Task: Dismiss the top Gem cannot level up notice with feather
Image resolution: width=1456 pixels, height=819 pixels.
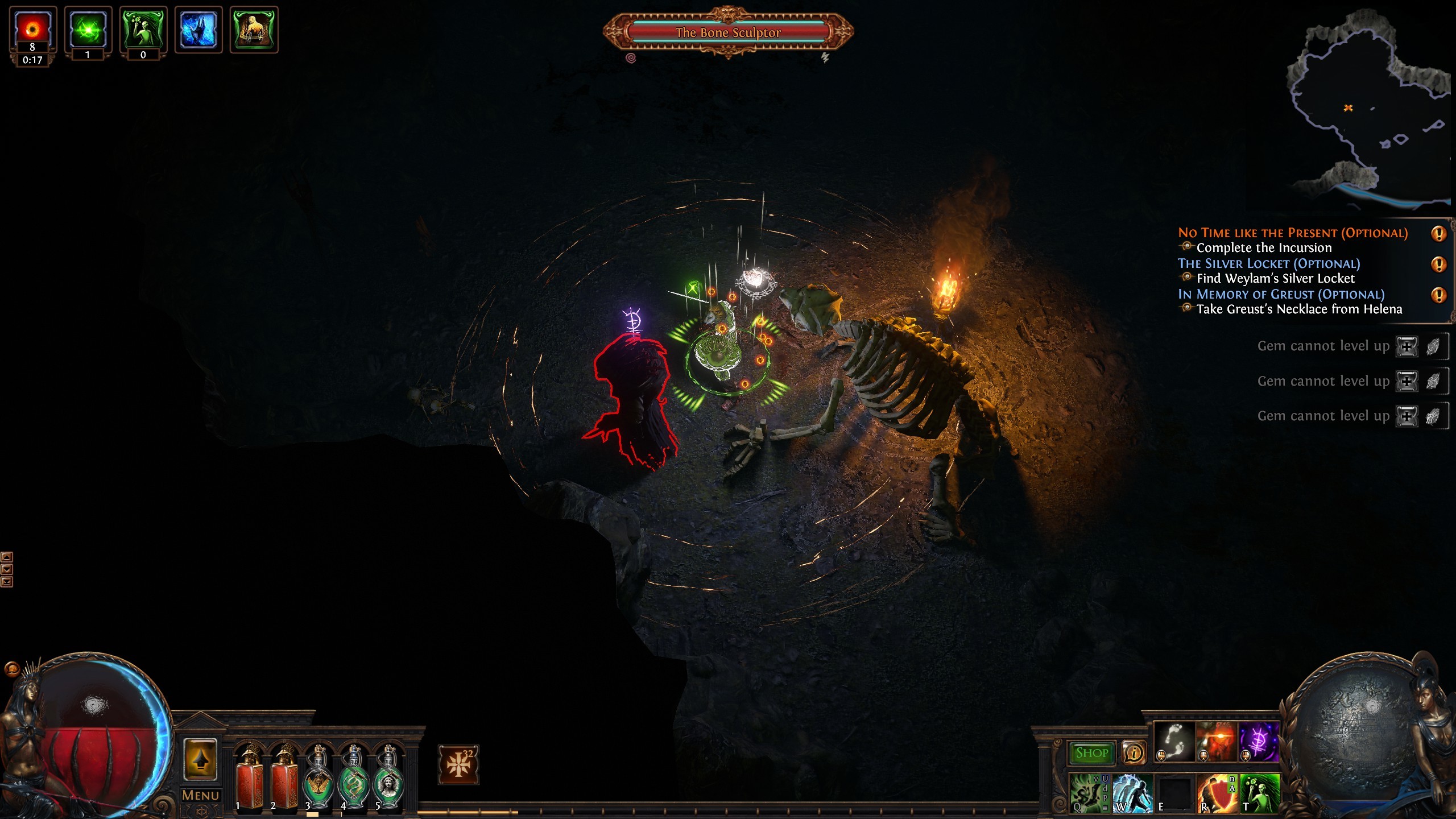Action: click(1433, 346)
